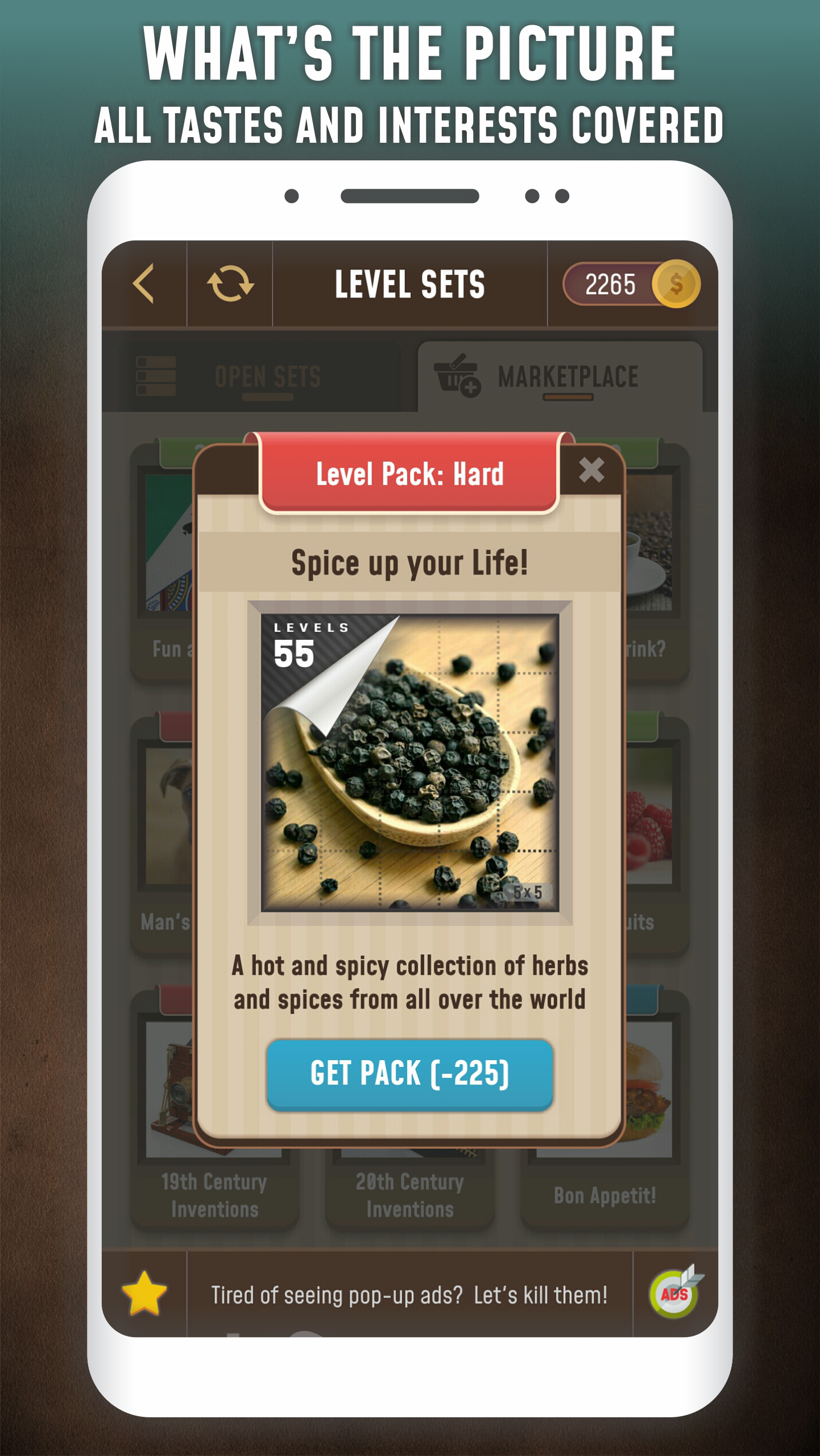The height and width of the screenshot is (1456, 820).
Task: Close the Level Pack popup
Action: (x=591, y=470)
